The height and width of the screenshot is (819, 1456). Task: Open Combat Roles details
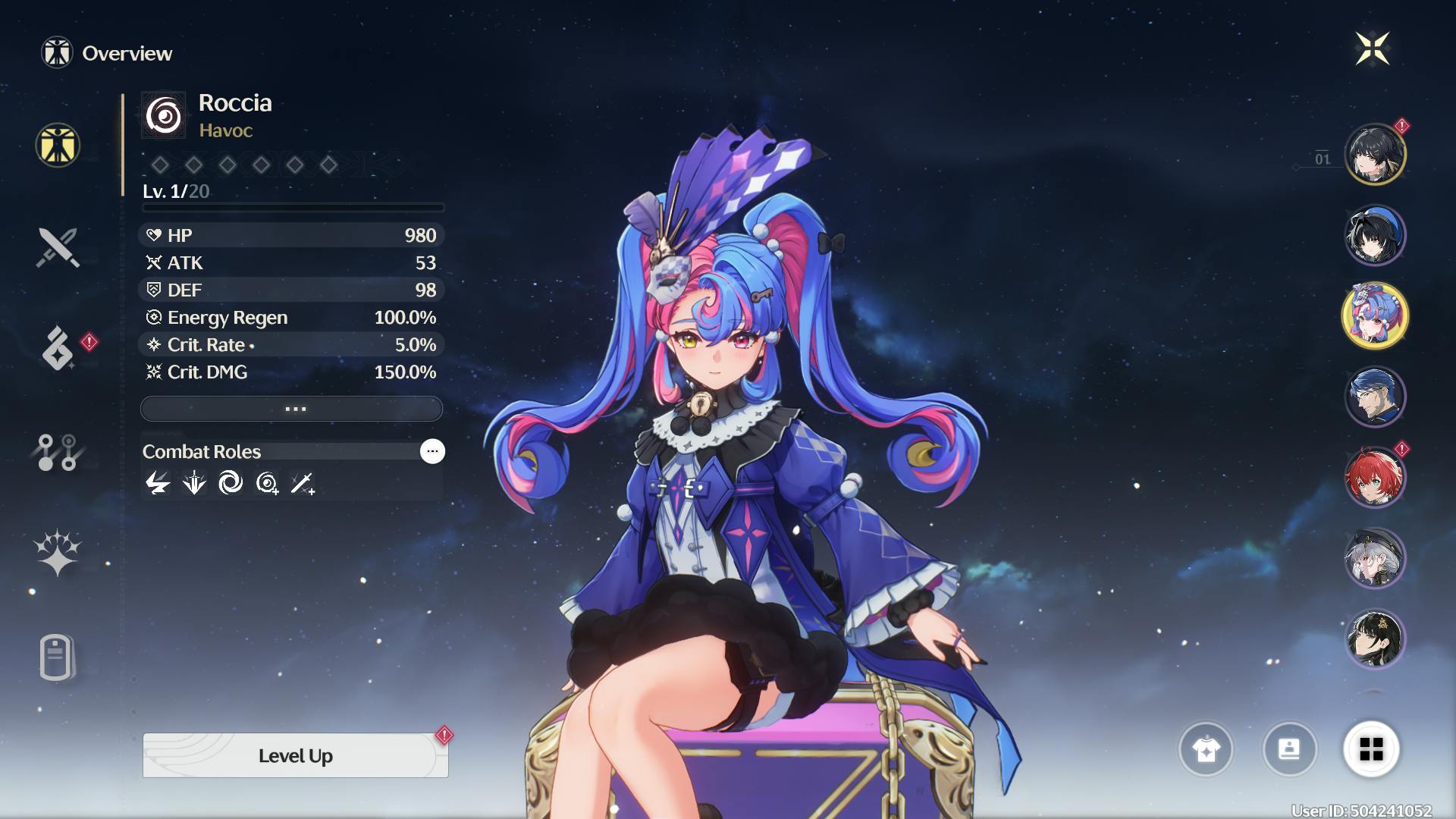432,451
